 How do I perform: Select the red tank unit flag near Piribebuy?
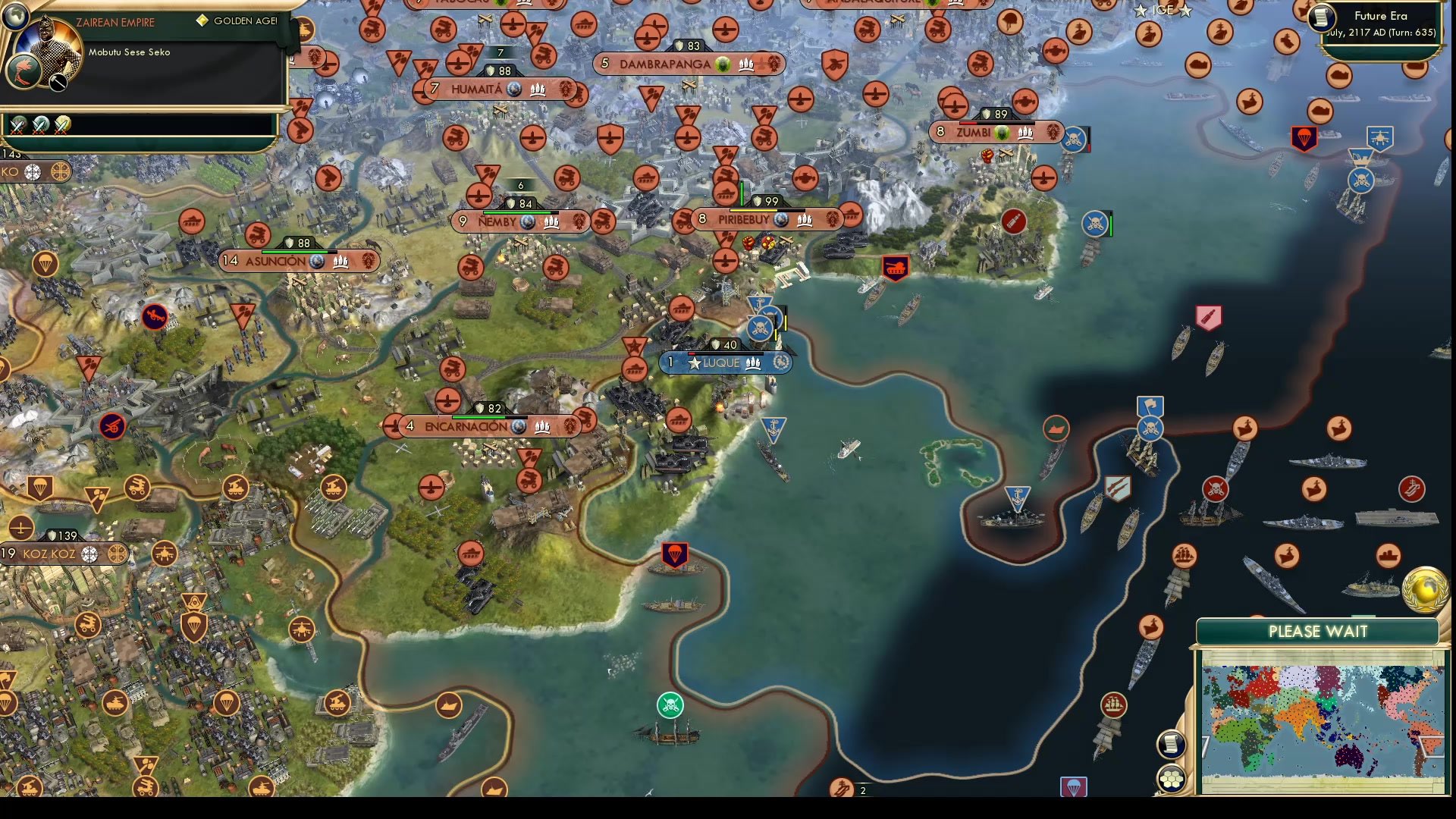point(894,268)
